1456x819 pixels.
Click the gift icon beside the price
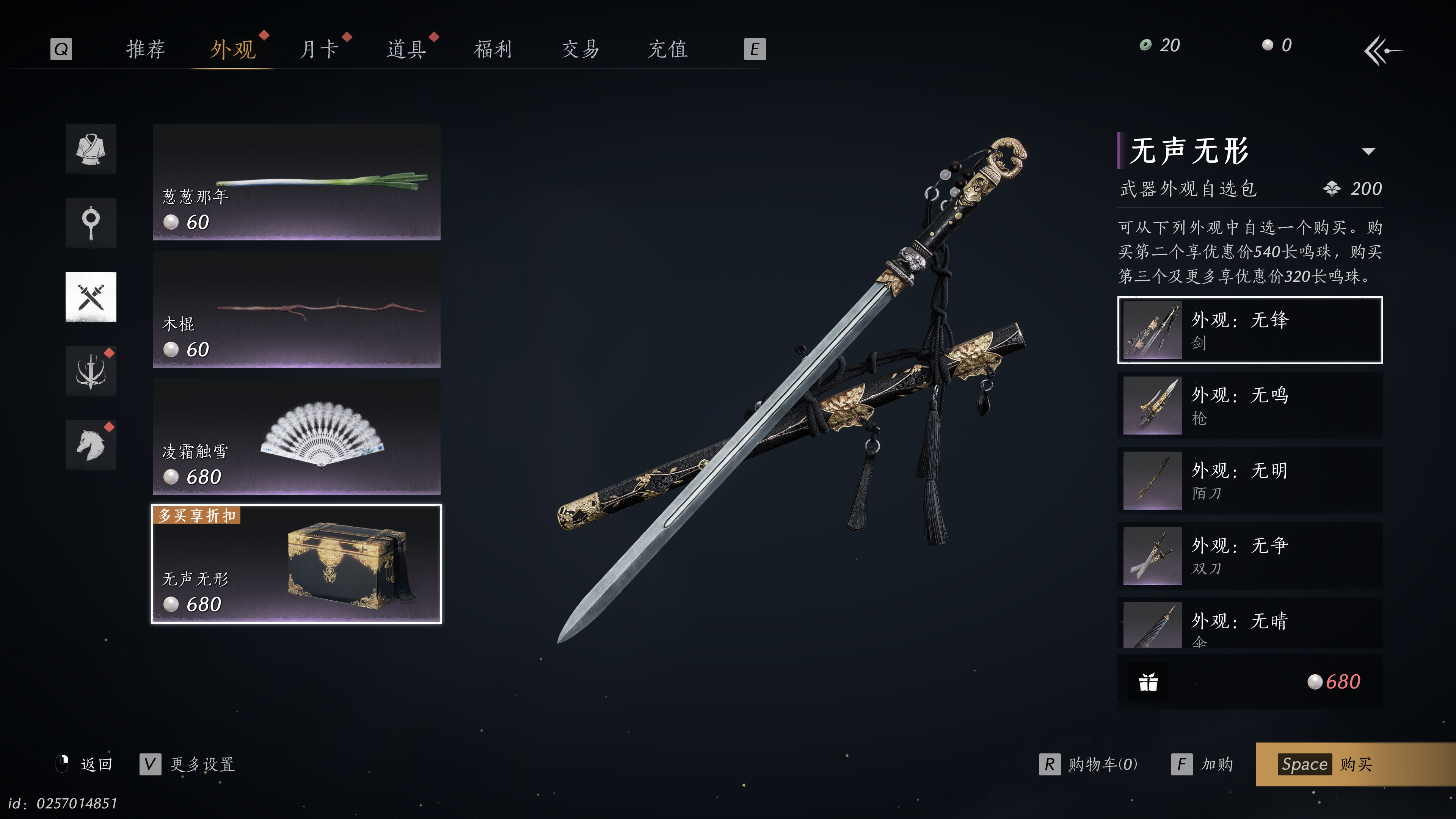pyautogui.click(x=1148, y=682)
